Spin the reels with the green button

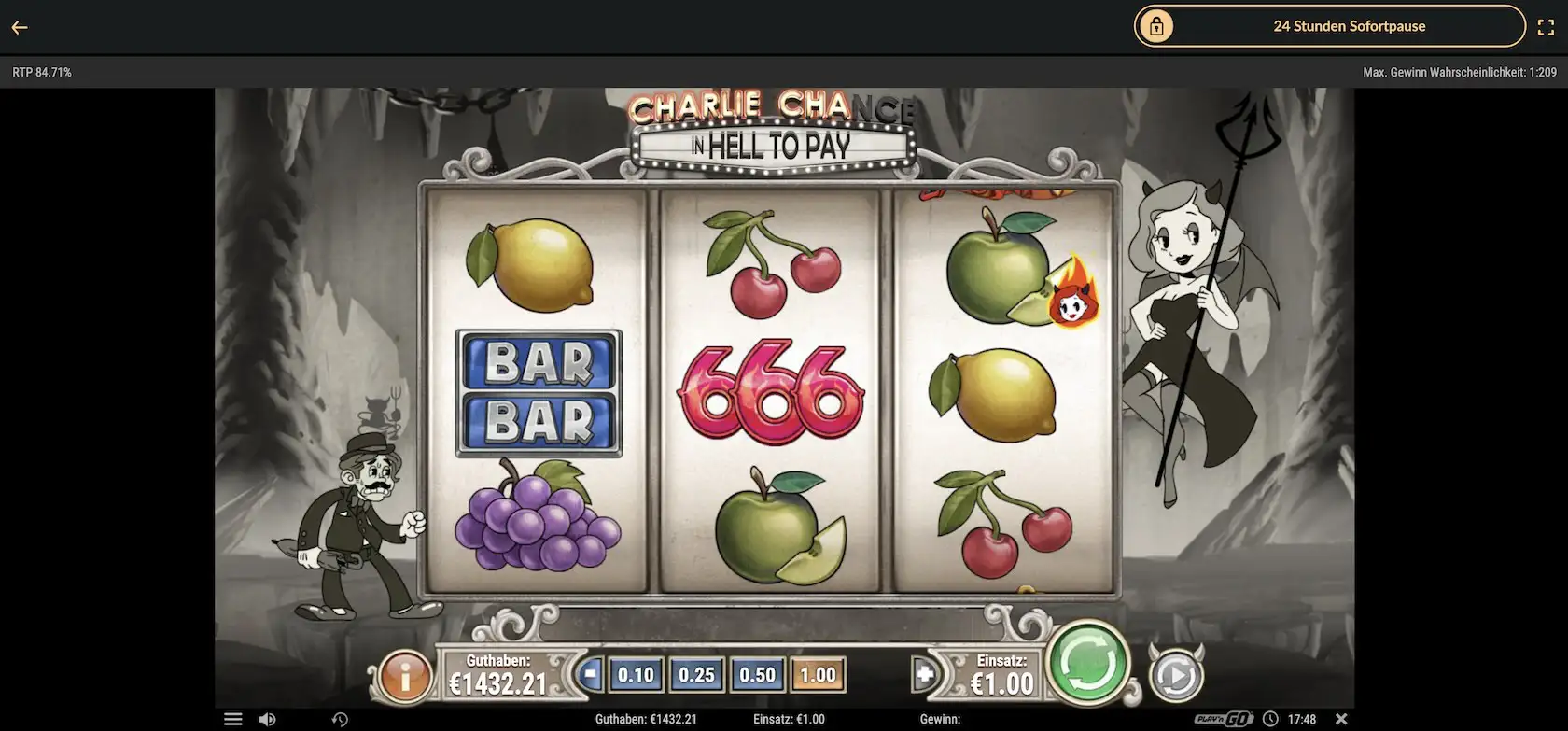(1087, 664)
